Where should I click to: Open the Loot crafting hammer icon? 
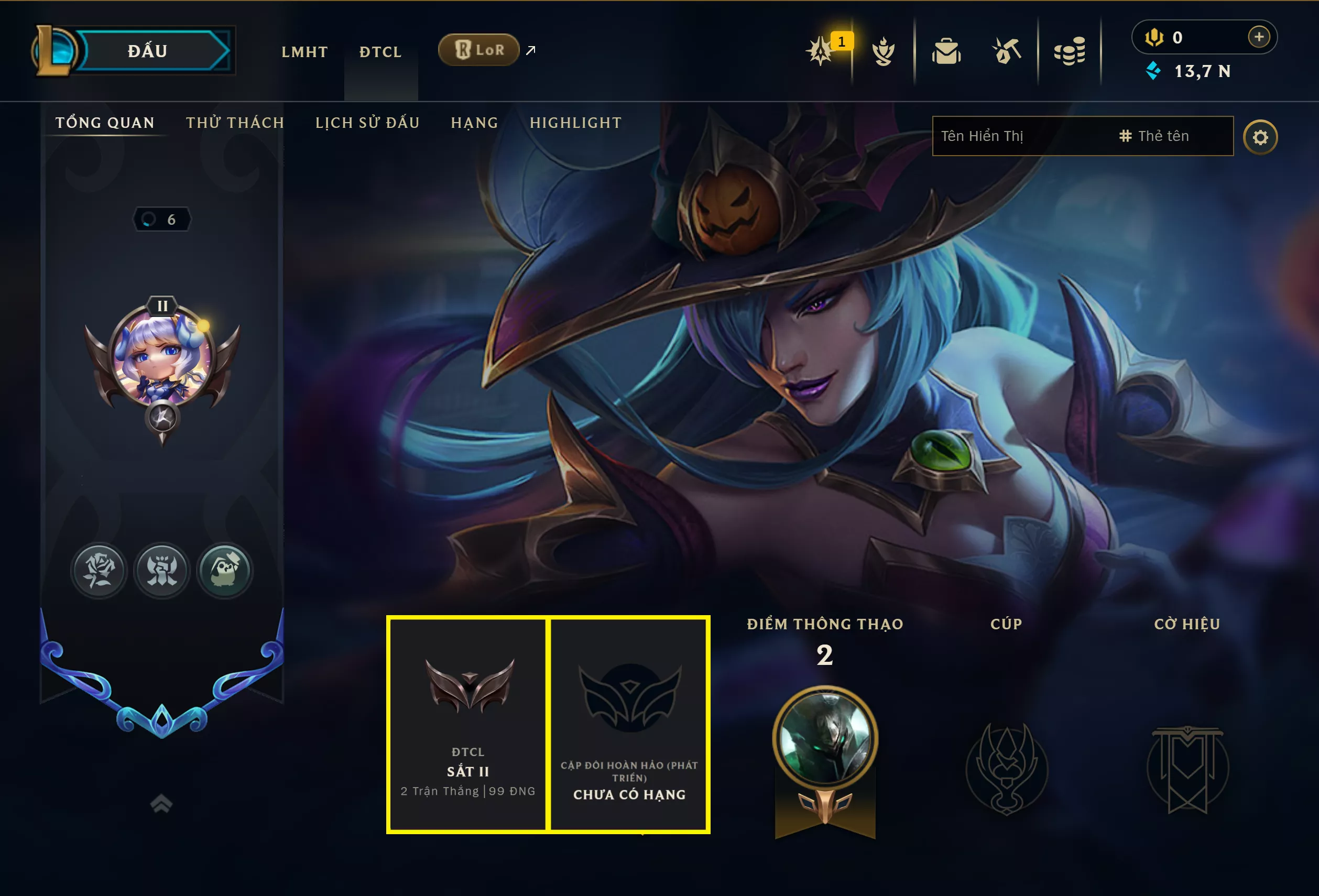point(1009,51)
